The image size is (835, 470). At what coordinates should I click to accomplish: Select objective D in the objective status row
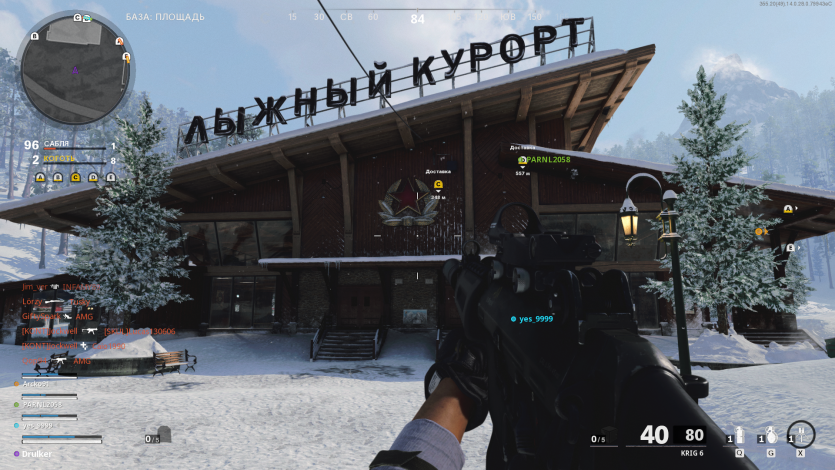(x=93, y=178)
